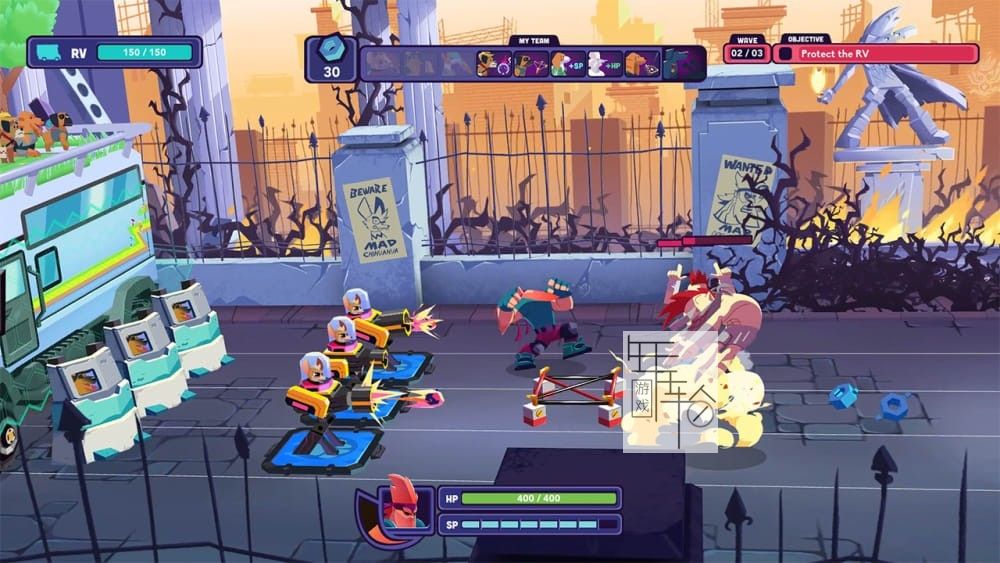
Task: Select the +HP white dog team slot
Action: [605, 64]
